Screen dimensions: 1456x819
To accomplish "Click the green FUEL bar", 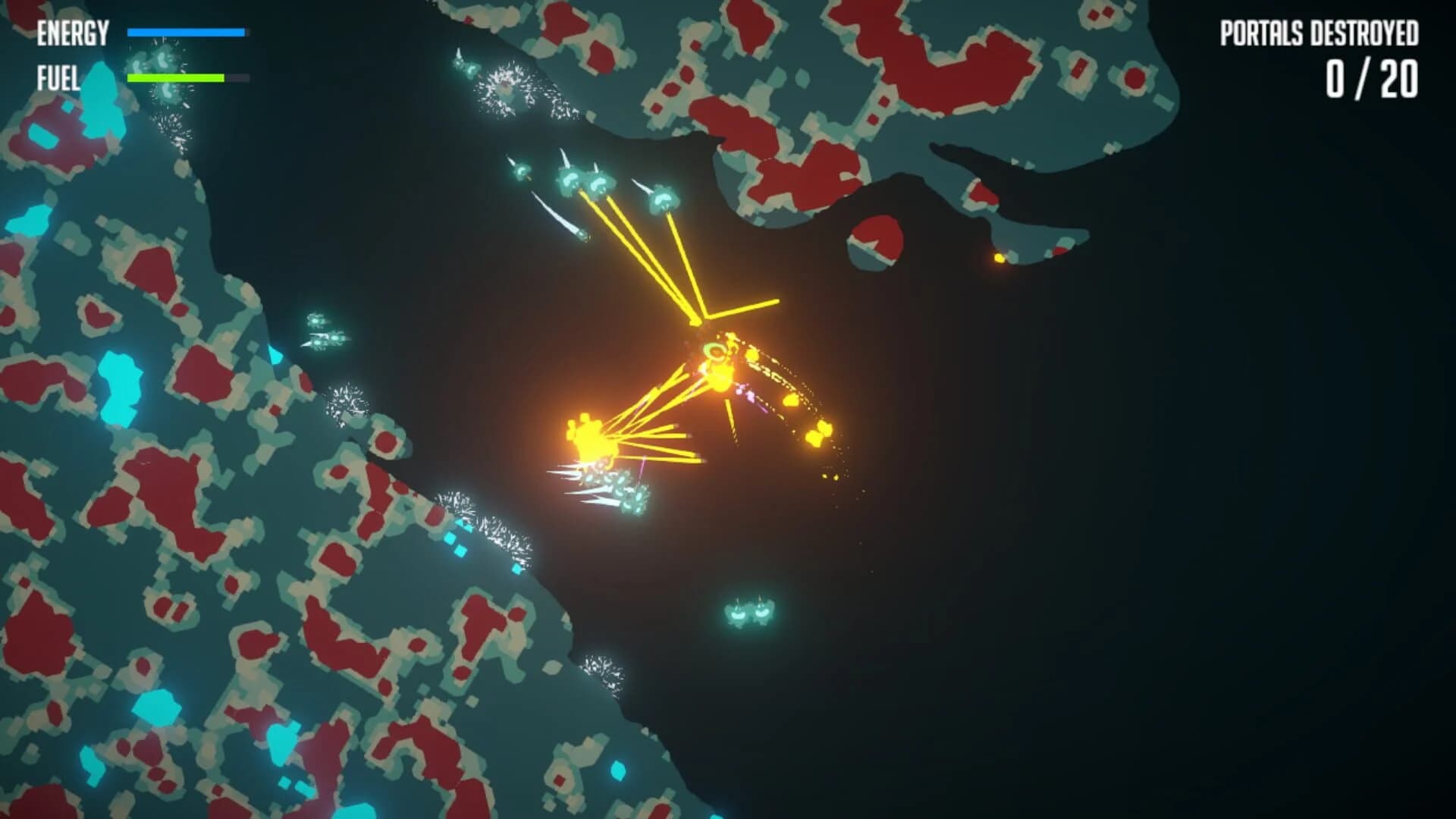I will click(x=176, y=78).
